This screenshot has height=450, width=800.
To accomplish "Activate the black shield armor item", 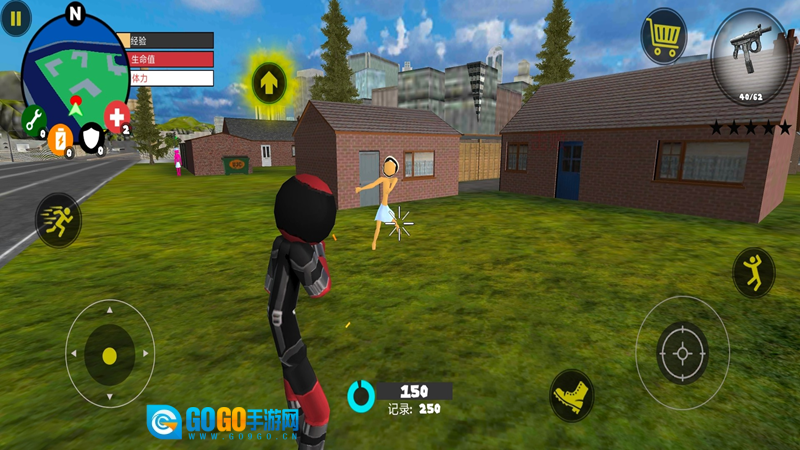I will (x=92, y=137).
